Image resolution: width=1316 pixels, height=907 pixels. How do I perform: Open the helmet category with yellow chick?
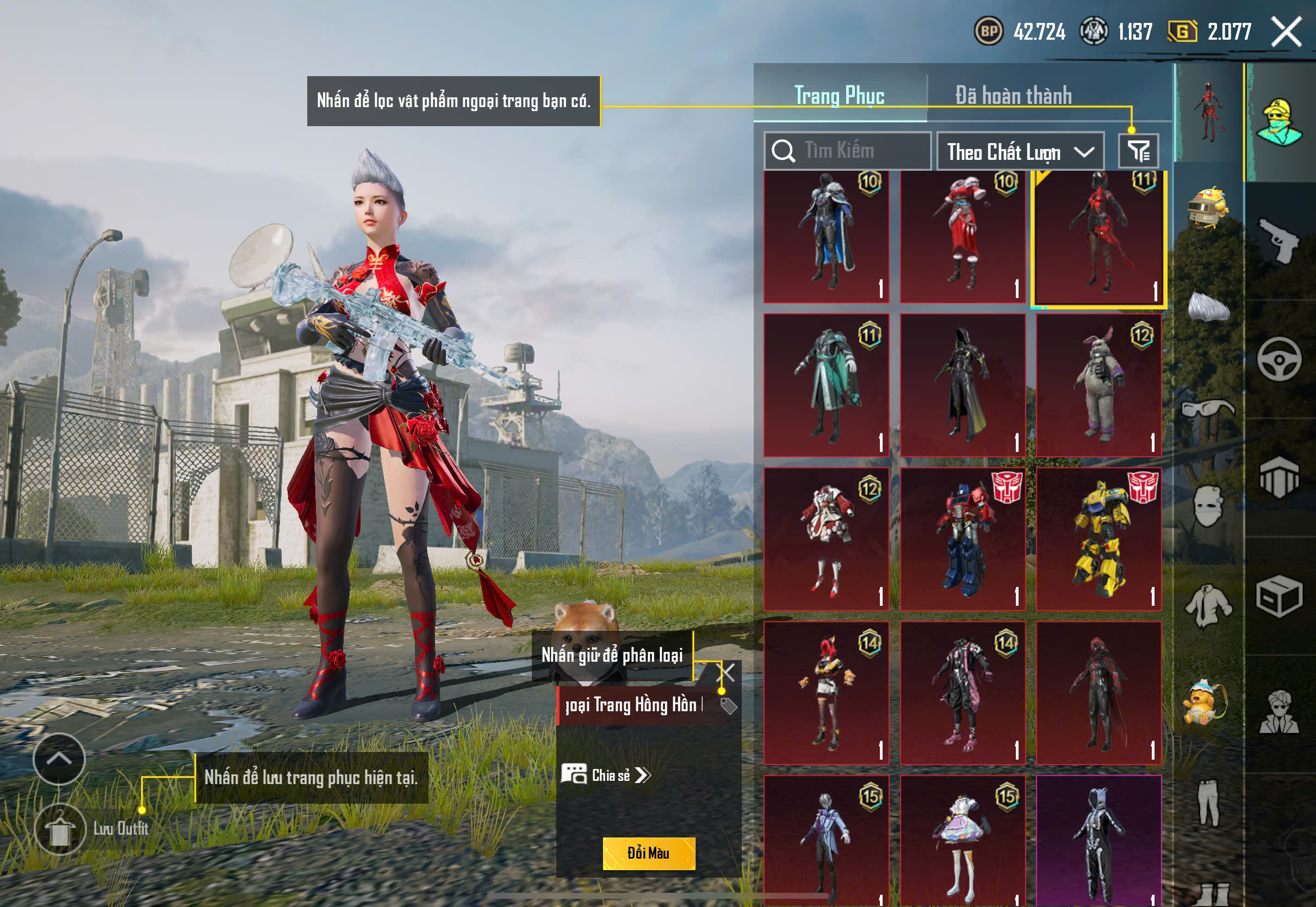pyautogui.click(x=1208, y=207)
